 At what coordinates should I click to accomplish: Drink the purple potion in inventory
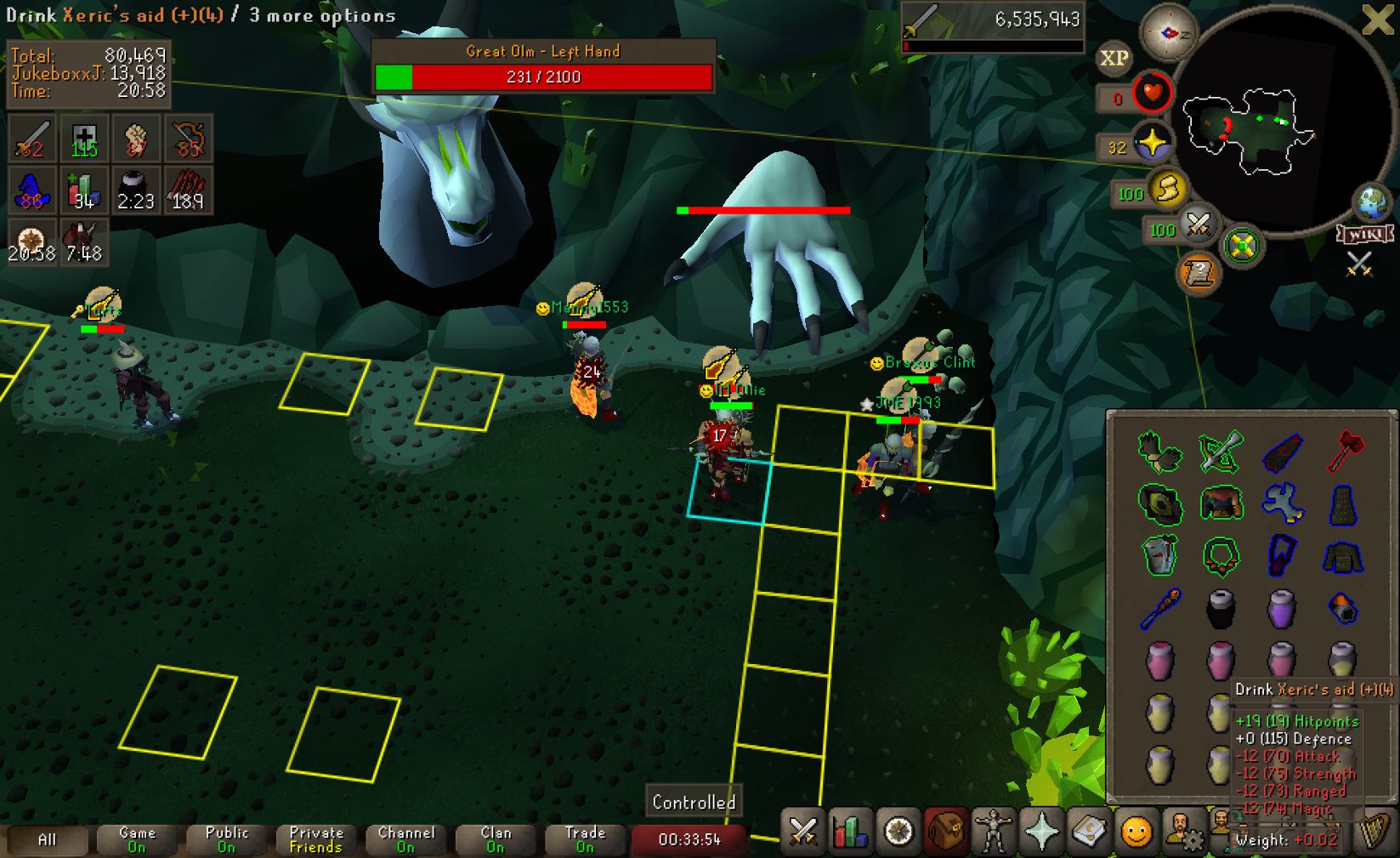pos(1281,609)
